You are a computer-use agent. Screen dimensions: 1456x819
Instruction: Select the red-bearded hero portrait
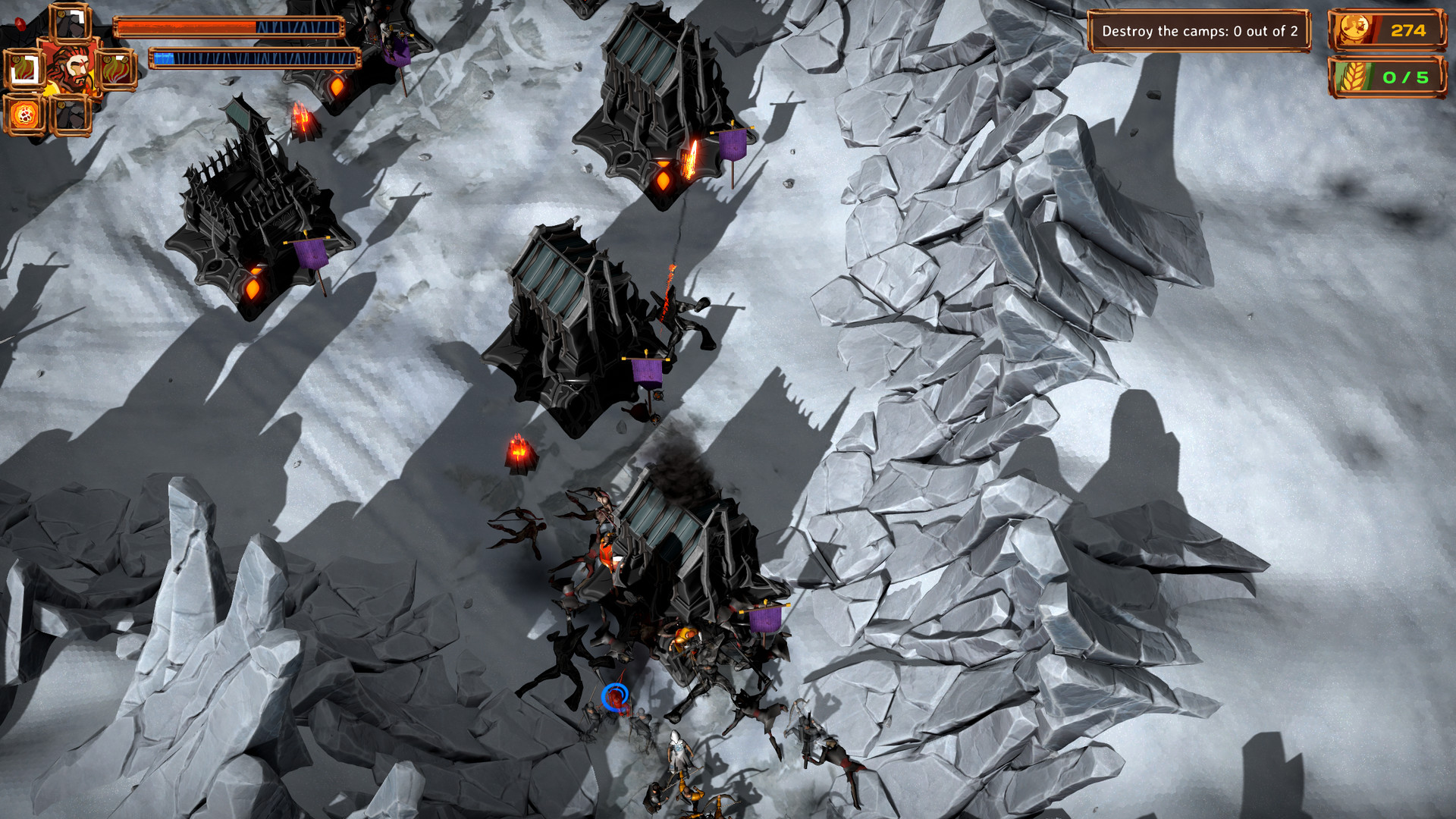pos(71,70)
